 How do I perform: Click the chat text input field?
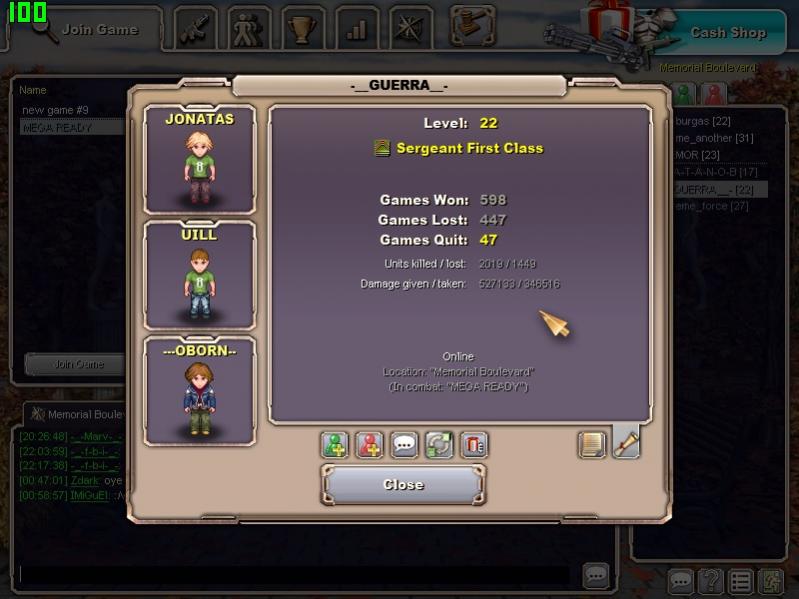click(x=300, y=575)
